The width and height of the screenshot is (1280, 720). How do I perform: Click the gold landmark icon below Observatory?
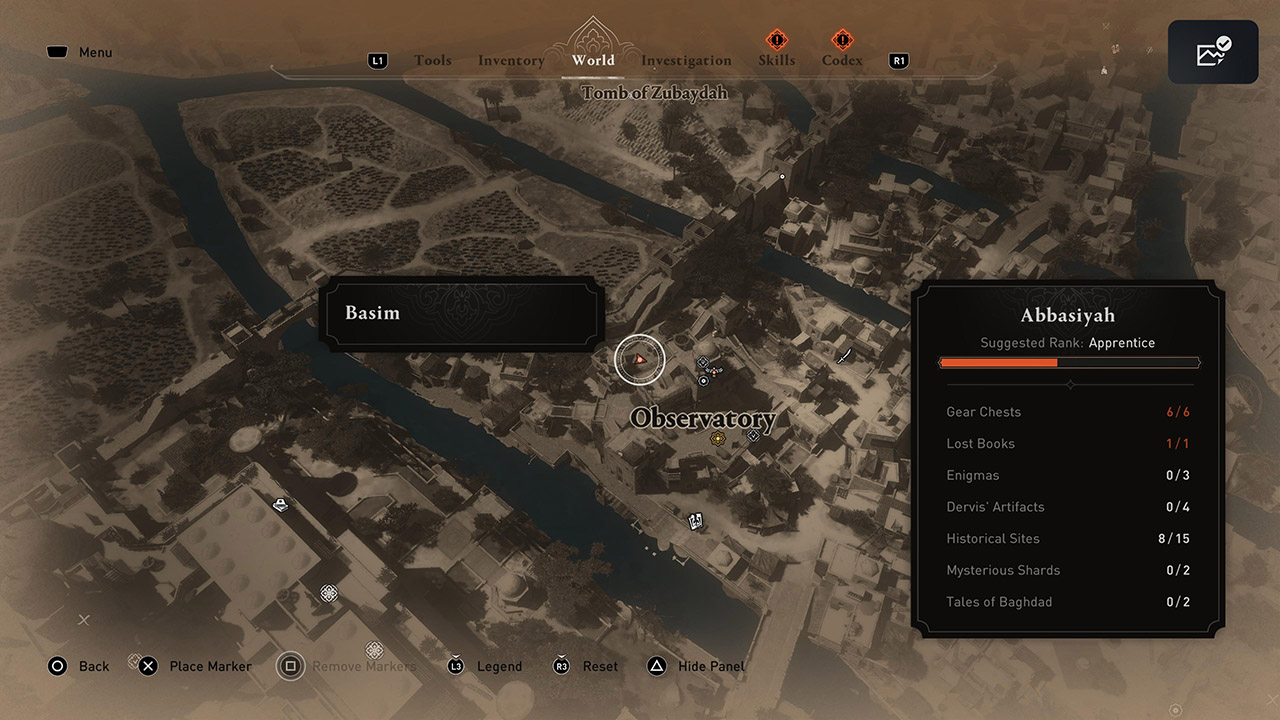[717, 438]
